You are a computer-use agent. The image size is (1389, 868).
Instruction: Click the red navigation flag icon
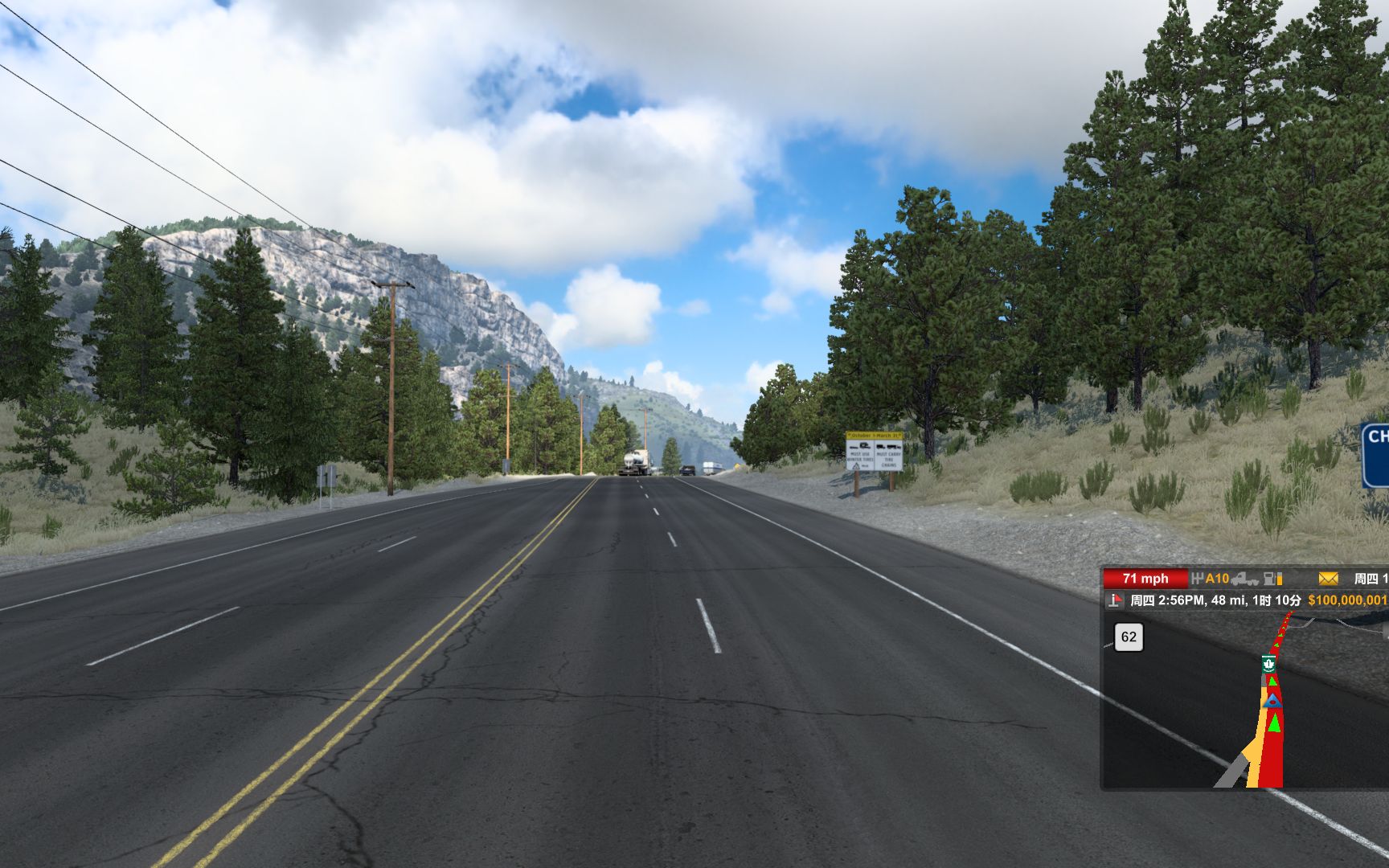[x=1114, y=600]
